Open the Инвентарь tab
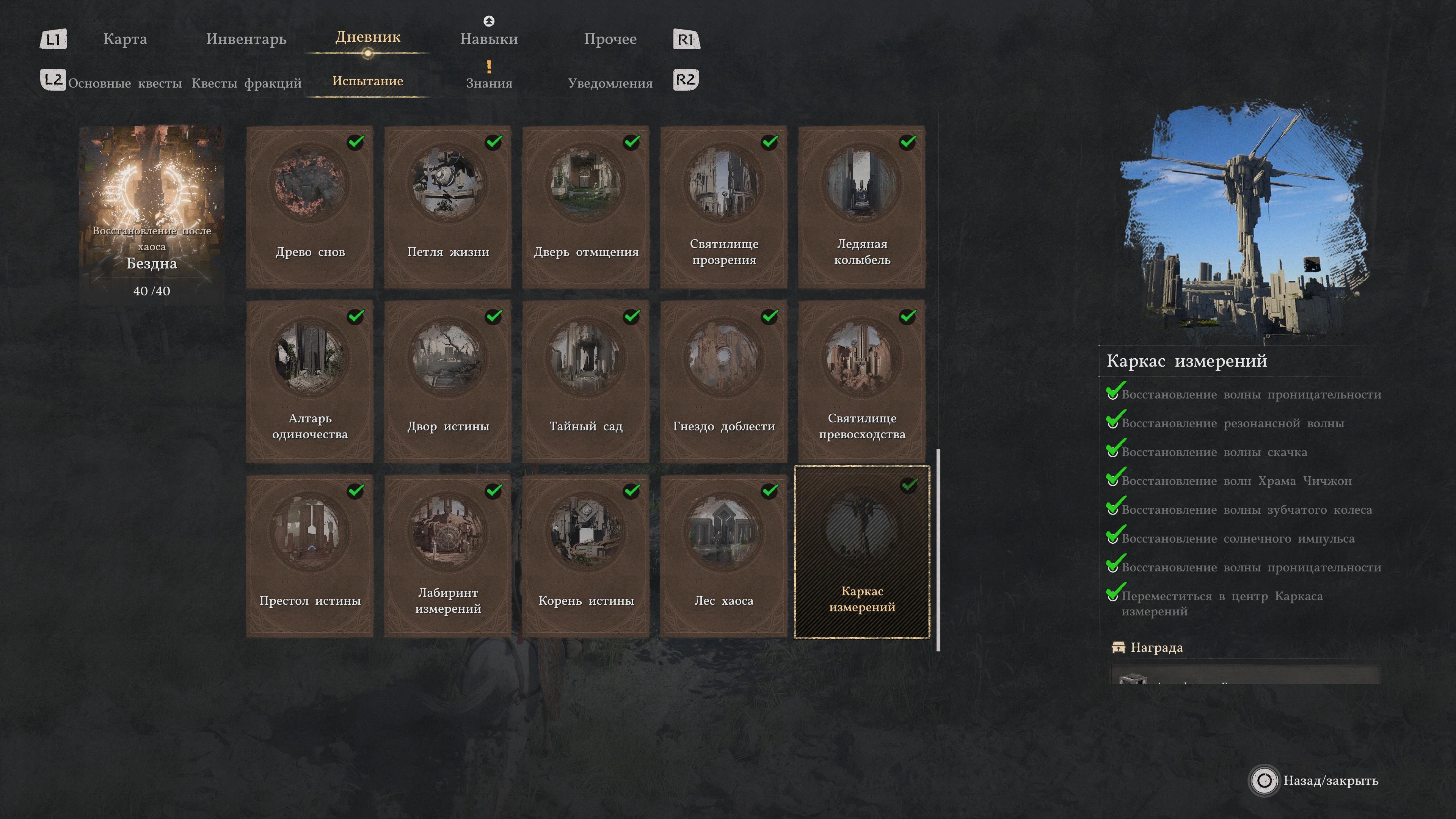Screen dimensions: 1456x819 coord(246,39)
